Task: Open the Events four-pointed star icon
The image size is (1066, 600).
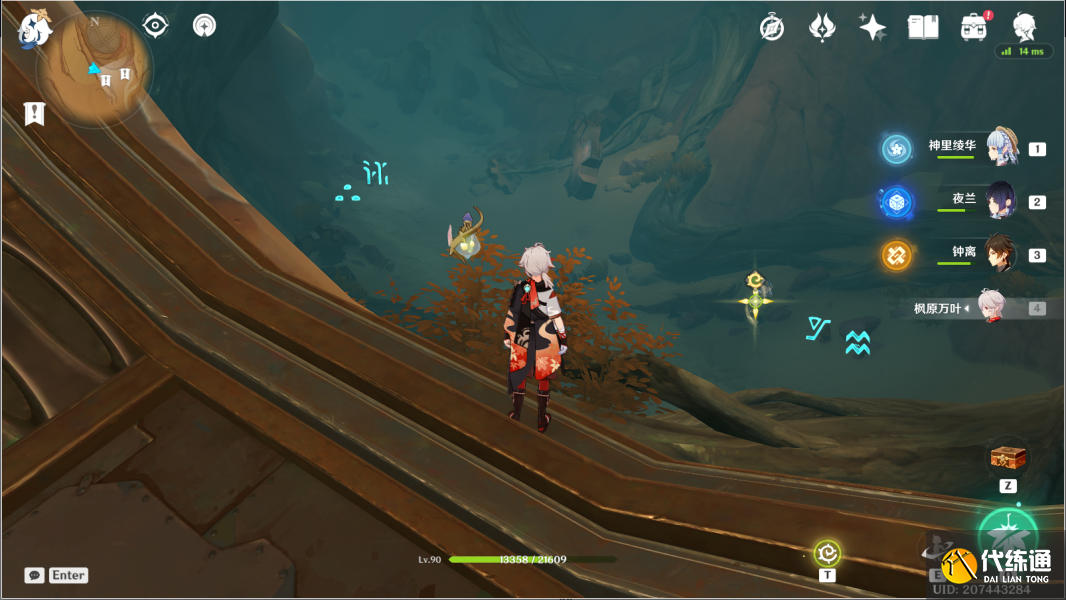Action: tap(872, 27)
